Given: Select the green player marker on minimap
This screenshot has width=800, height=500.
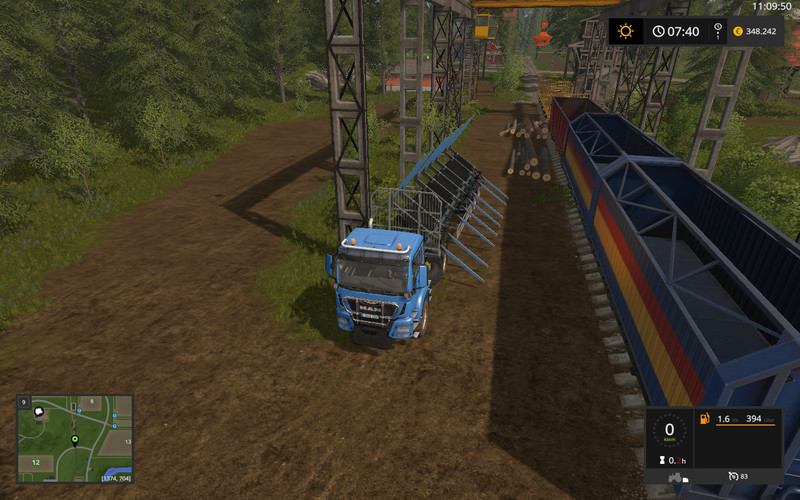Looking at the screenshot, I should tap(74, 440).
